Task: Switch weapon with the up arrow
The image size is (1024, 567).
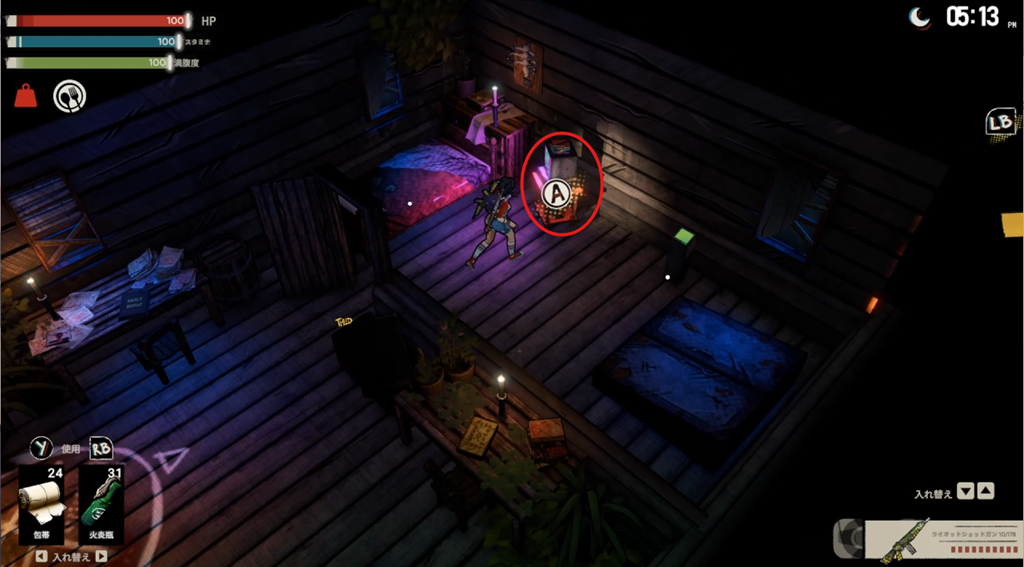Action: (985, 491)
